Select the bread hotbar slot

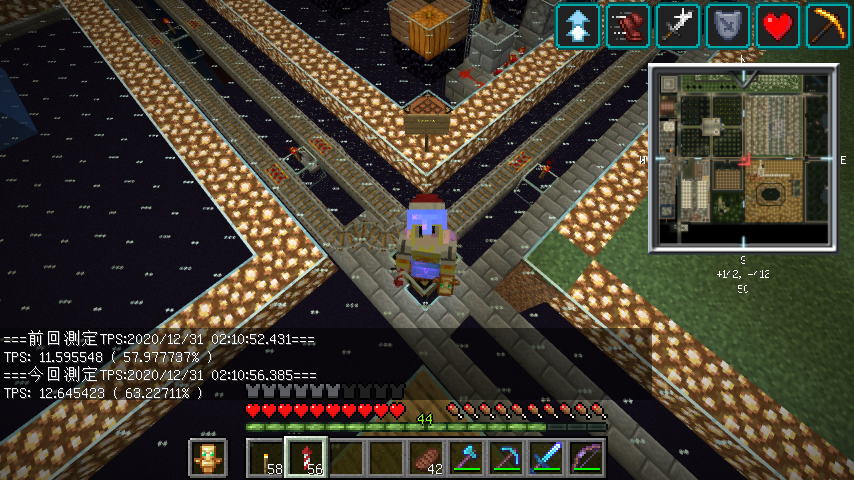pyautogui.click(x=426, y=458)
